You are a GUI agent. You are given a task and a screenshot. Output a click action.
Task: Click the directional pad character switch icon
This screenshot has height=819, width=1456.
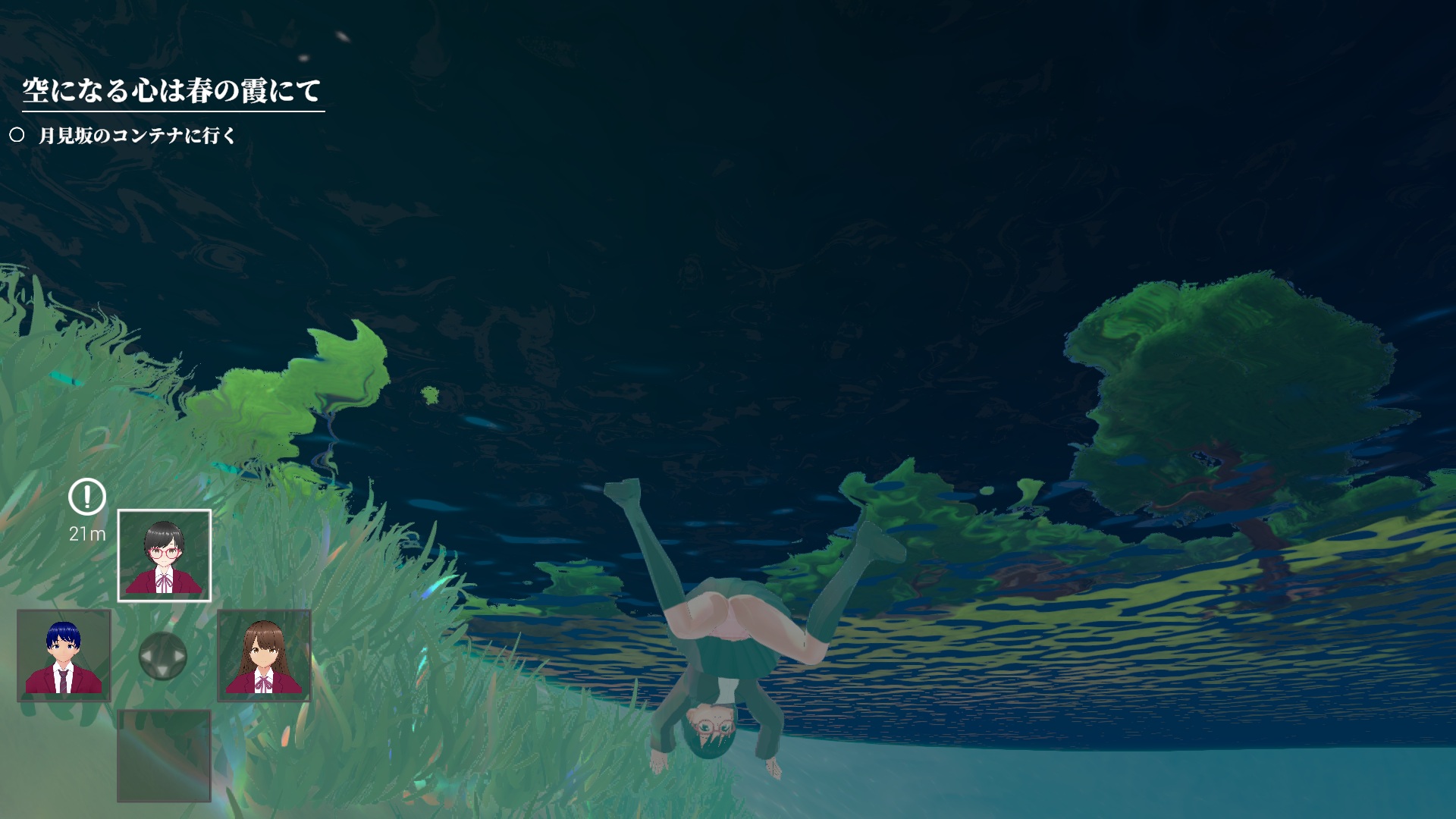point(163,656)
